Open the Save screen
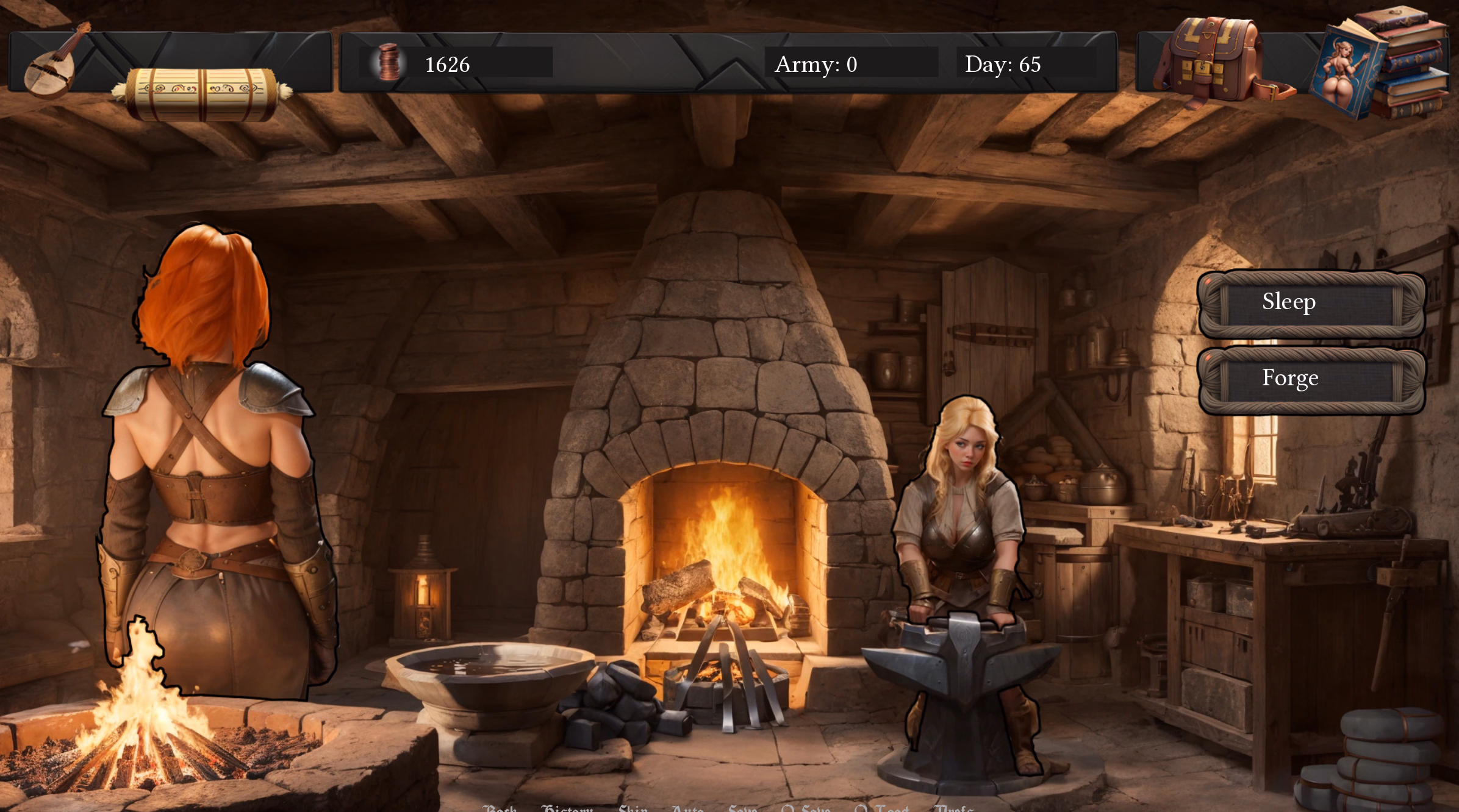 click(x=743, y=809)
